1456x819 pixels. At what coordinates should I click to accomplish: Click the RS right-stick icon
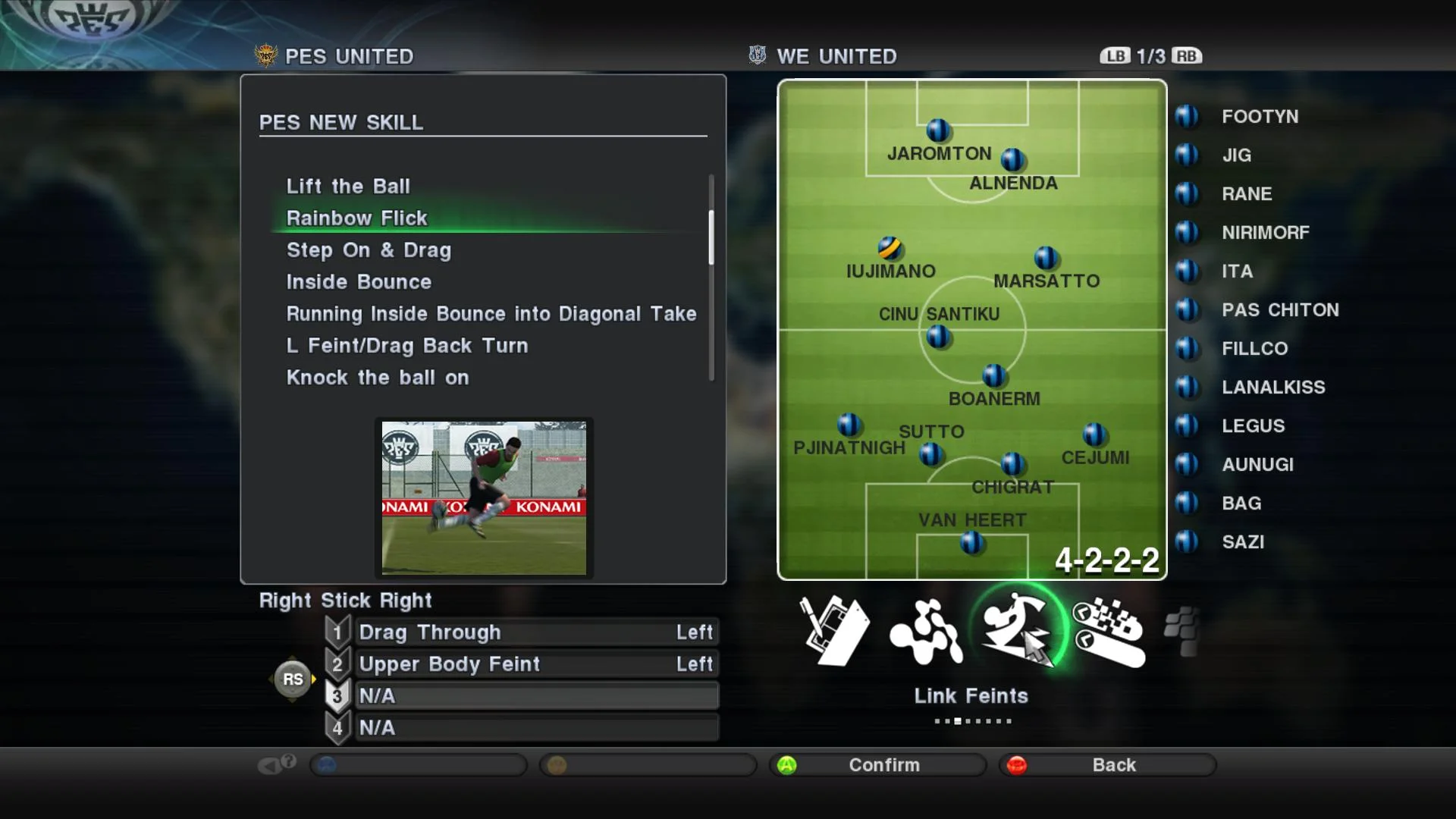293,679
